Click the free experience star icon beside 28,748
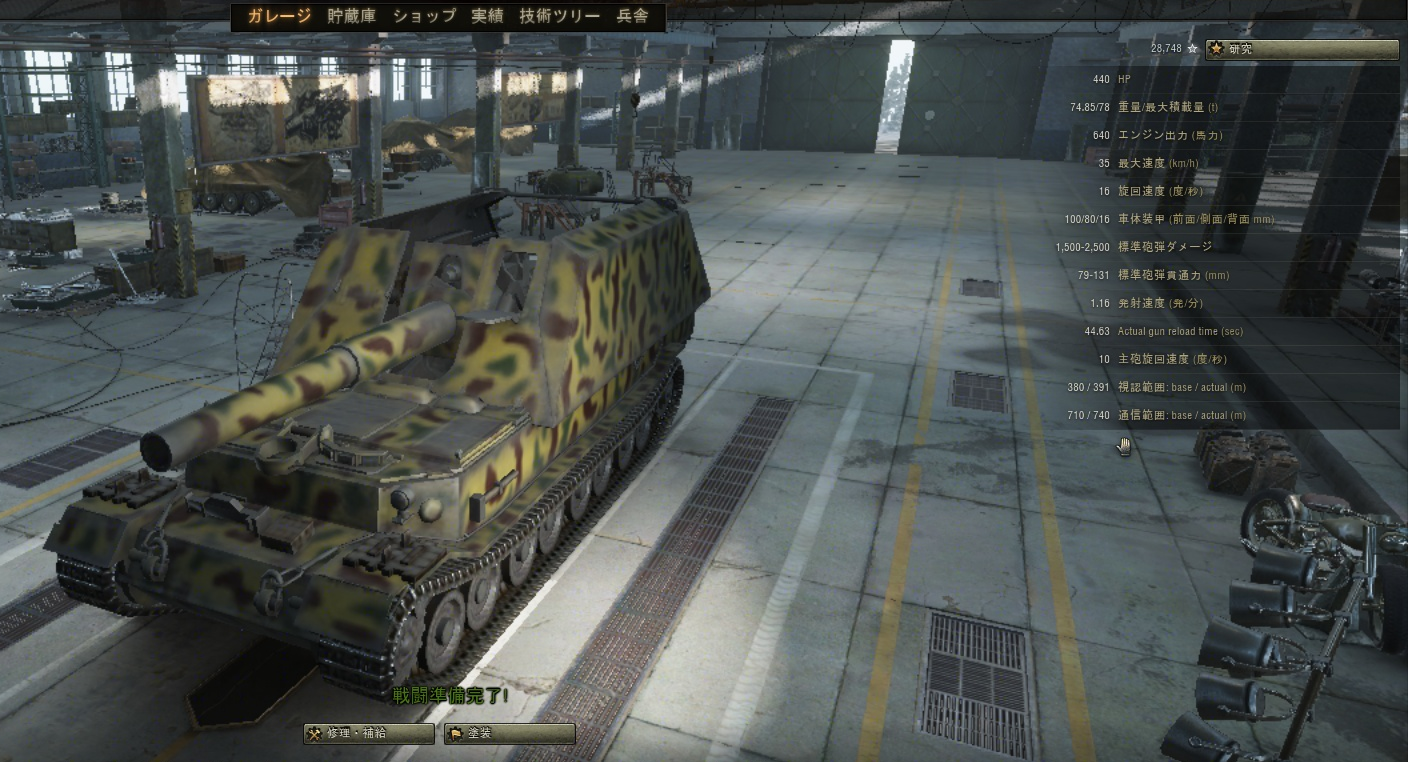The width and height of the screenshot is (1408, 762). tap(1192, 48)
